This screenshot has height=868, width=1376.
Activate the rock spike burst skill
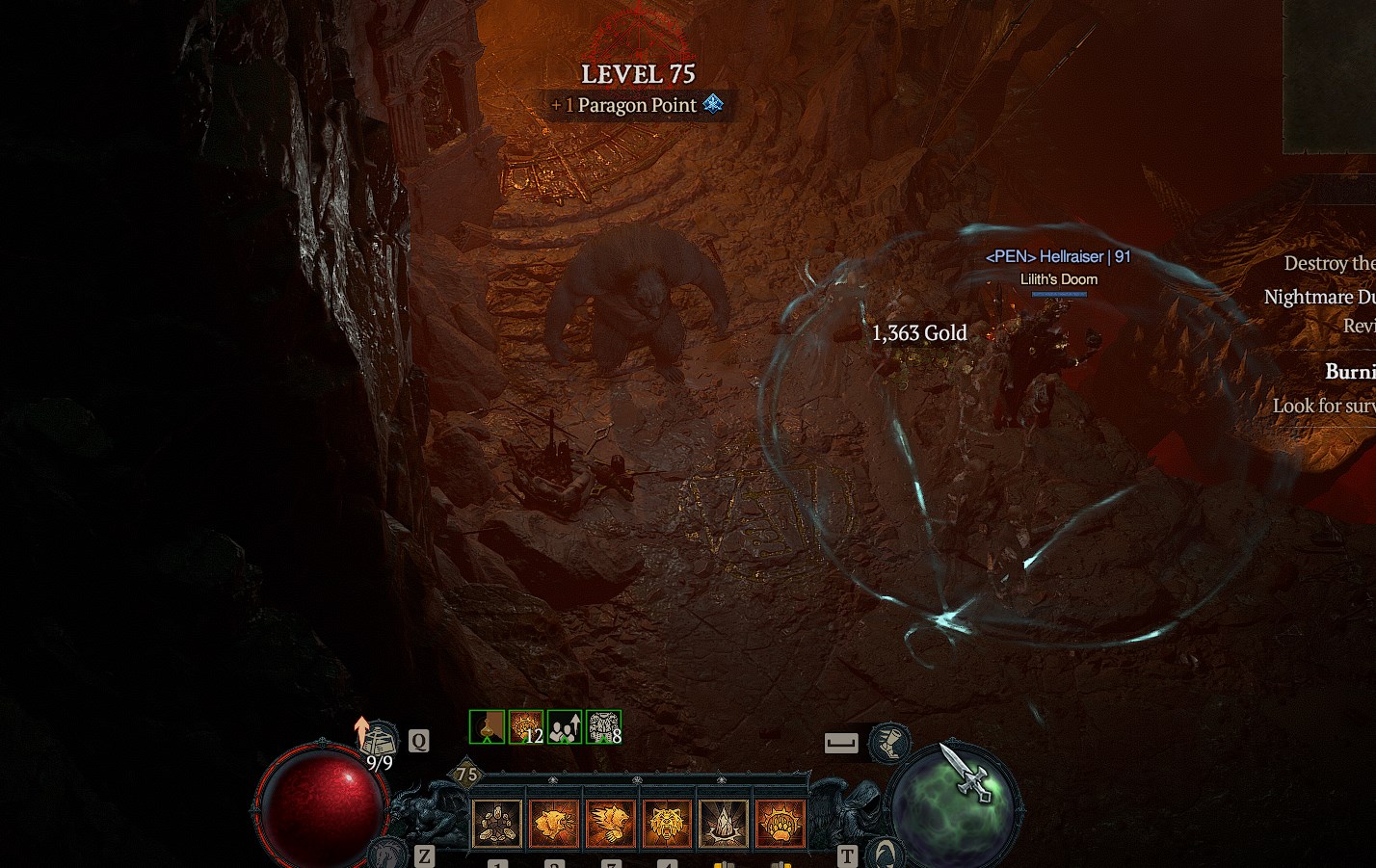724,824
